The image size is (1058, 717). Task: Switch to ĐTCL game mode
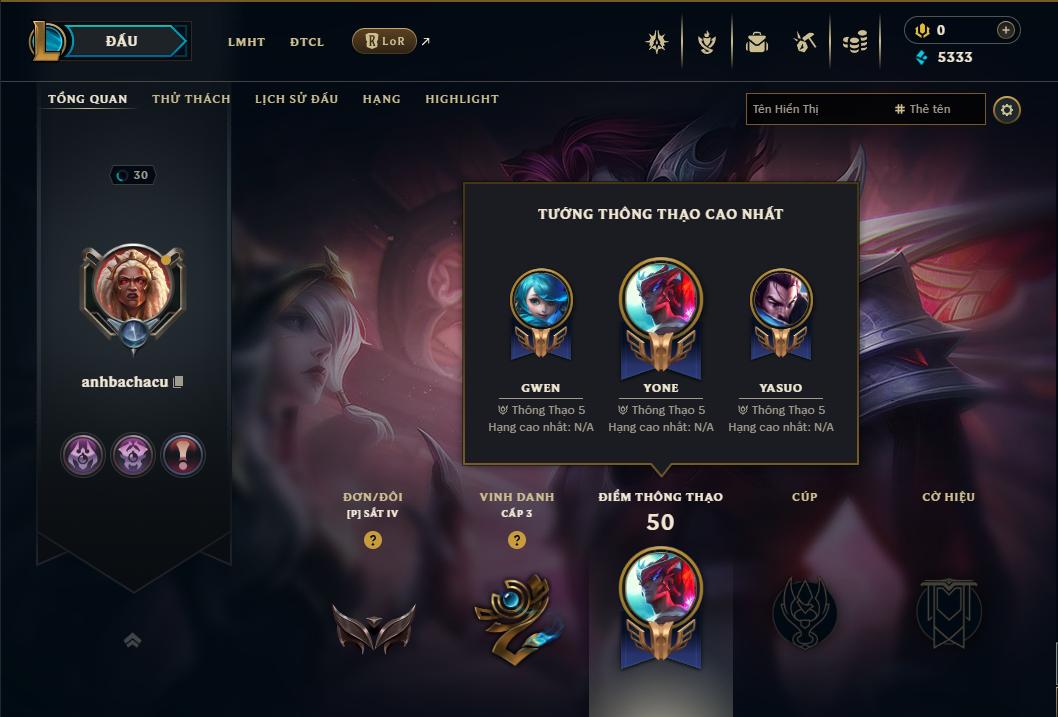pyautogui.click(x=307, y=42)
